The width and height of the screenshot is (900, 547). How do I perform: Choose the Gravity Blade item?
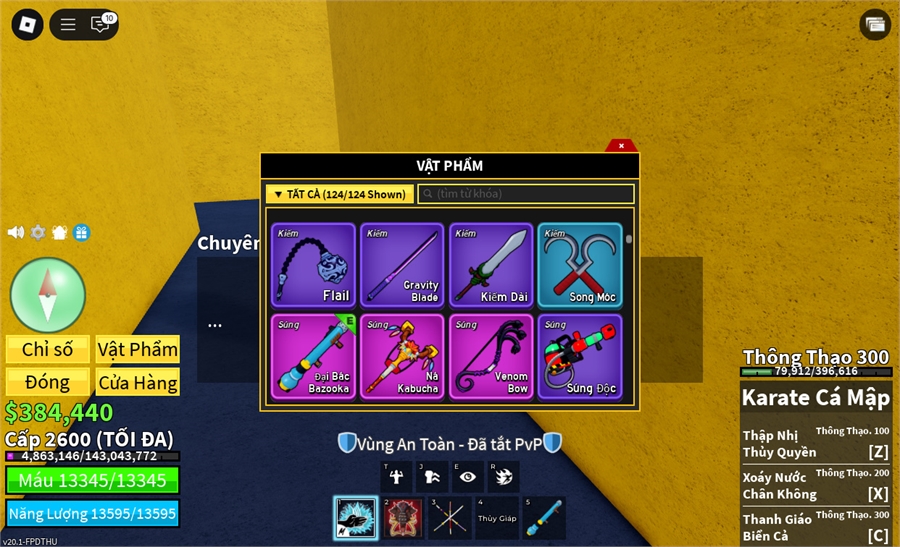[x=402, y=264]
